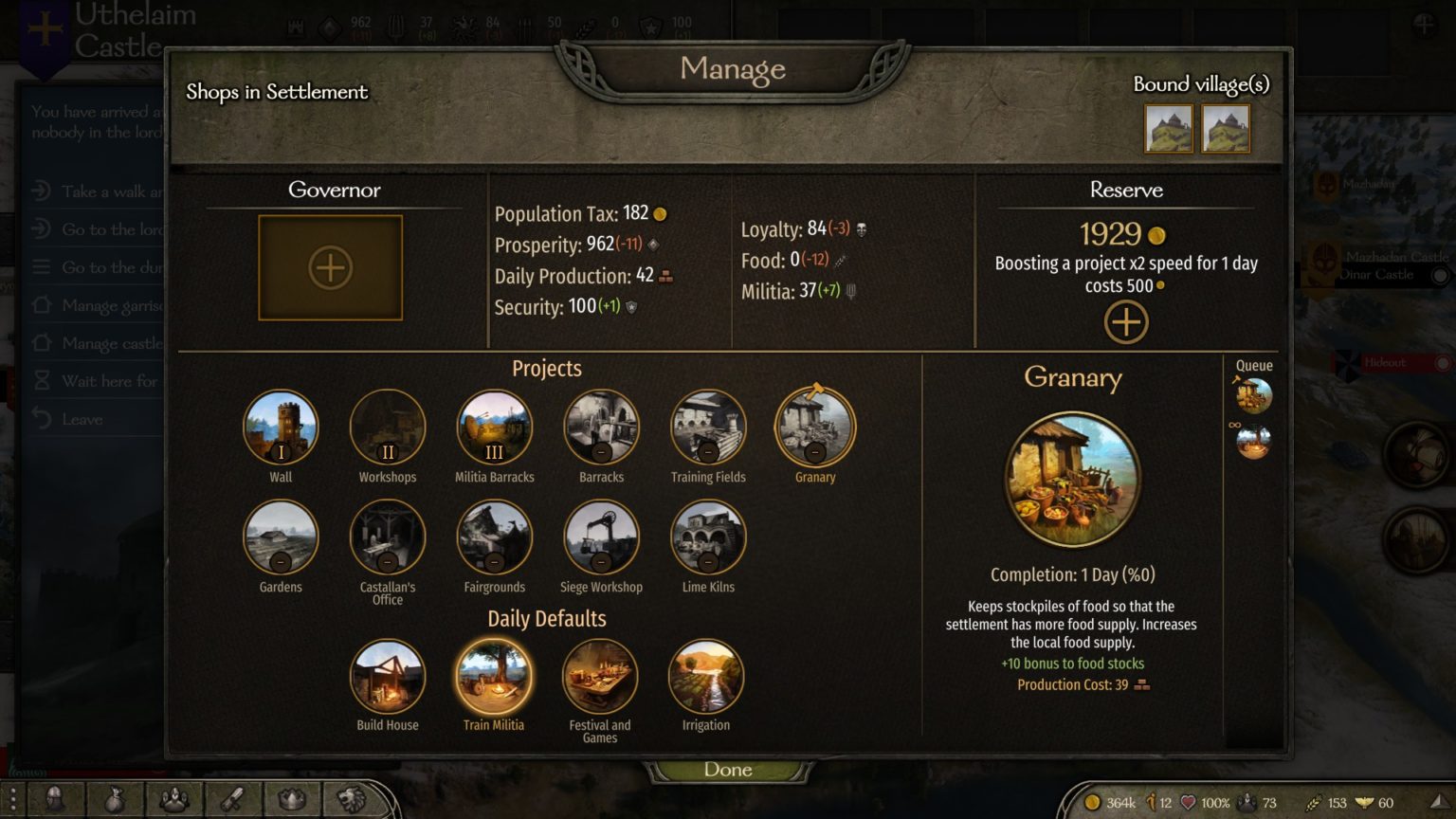Queue the Barracks project
This screenshot has width=1456, height=819.
click(601, 428)
